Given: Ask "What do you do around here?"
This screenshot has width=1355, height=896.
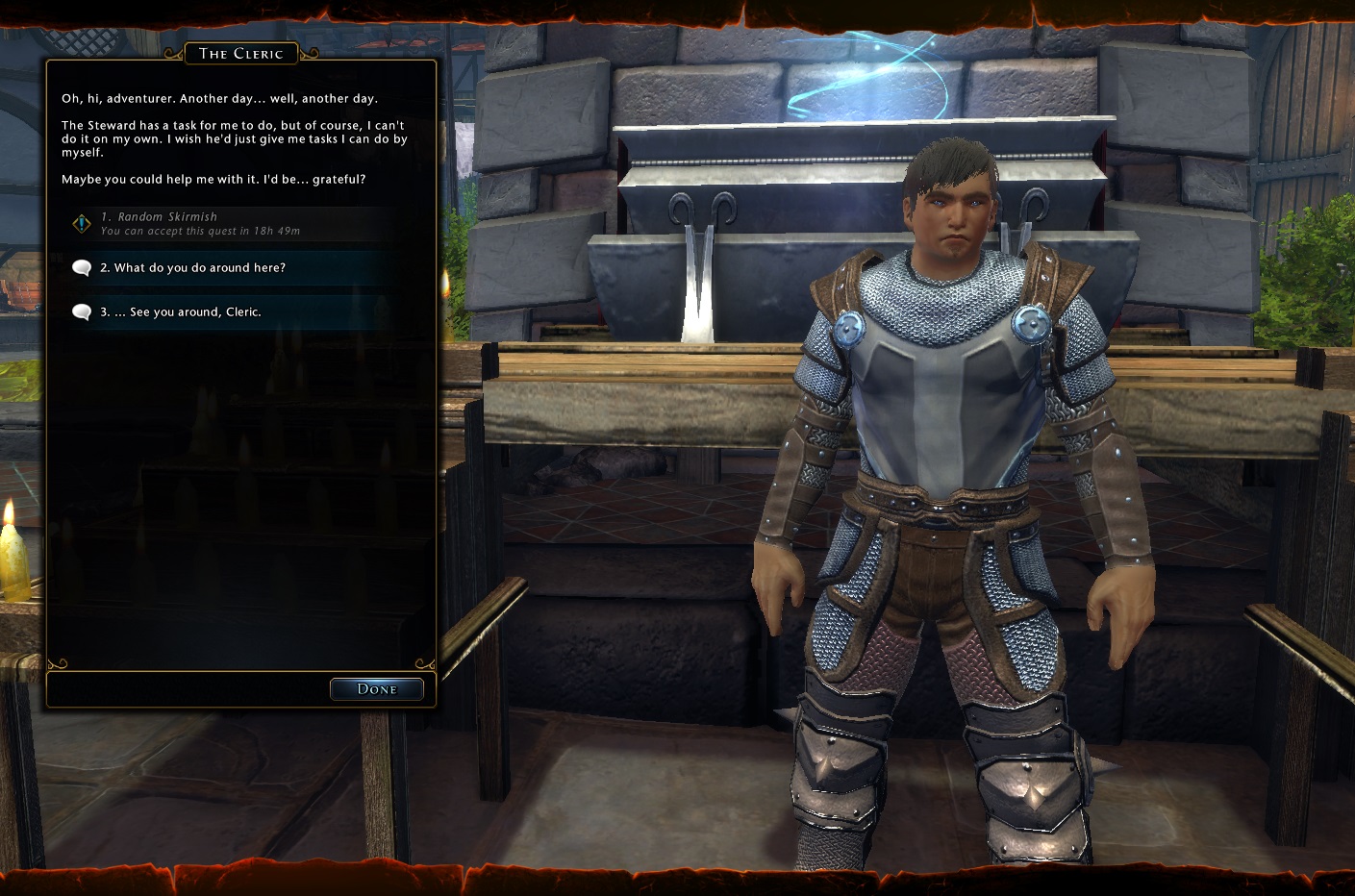Looking at the screenshot, I should click(192, 268).
